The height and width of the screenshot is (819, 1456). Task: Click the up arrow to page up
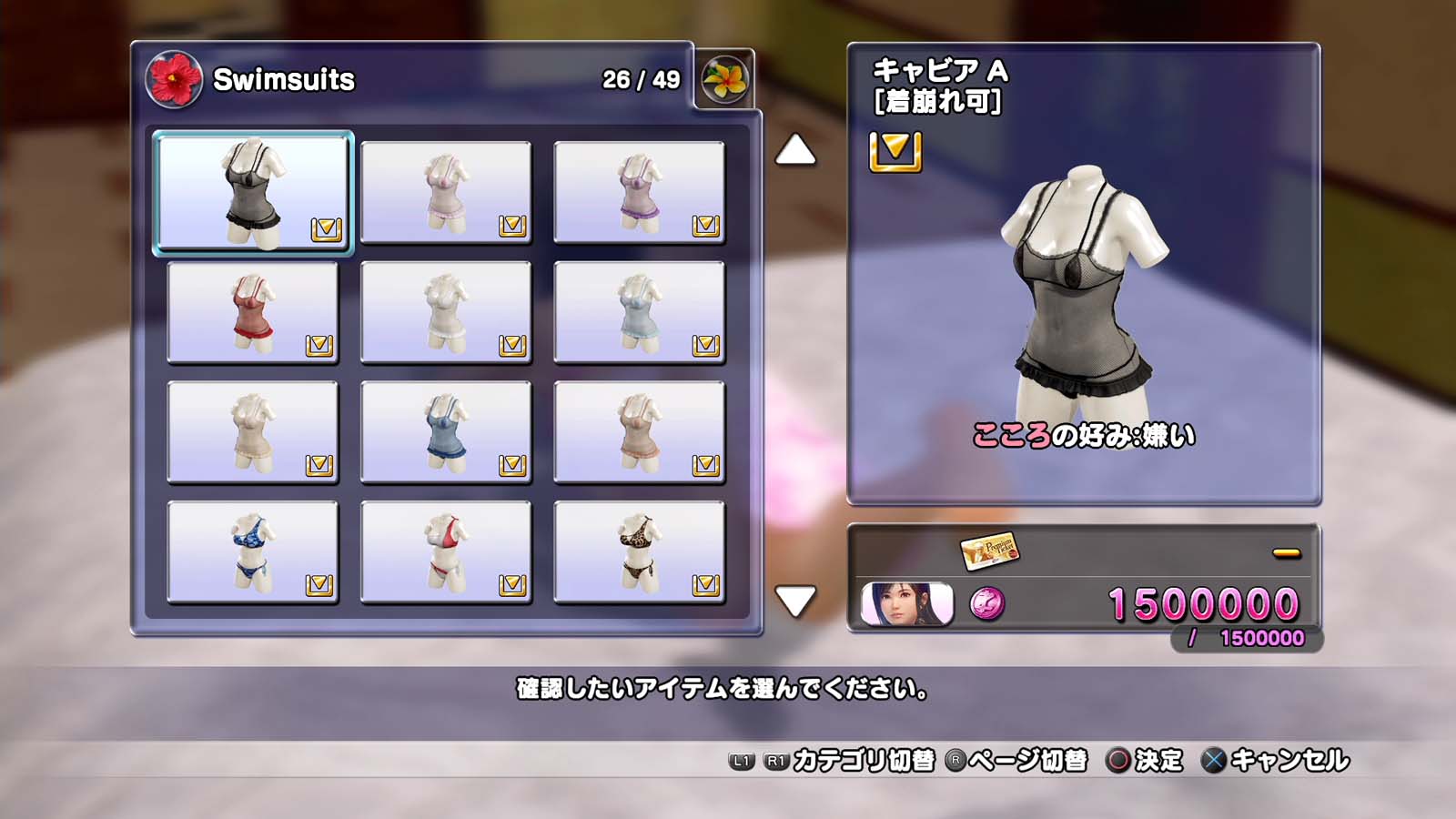(795, 150)
